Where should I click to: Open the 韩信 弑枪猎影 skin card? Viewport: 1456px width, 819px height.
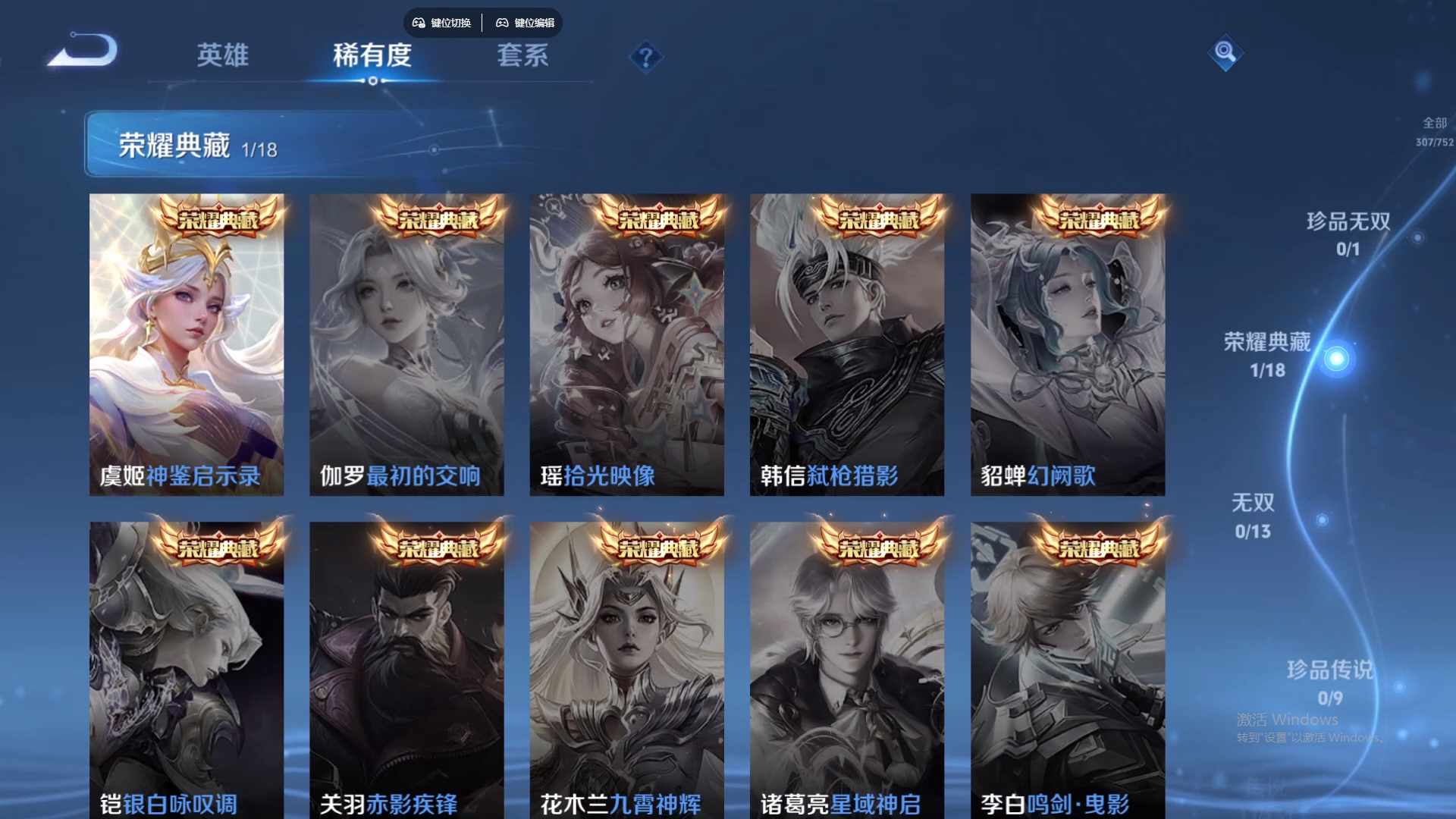point(848,341)
